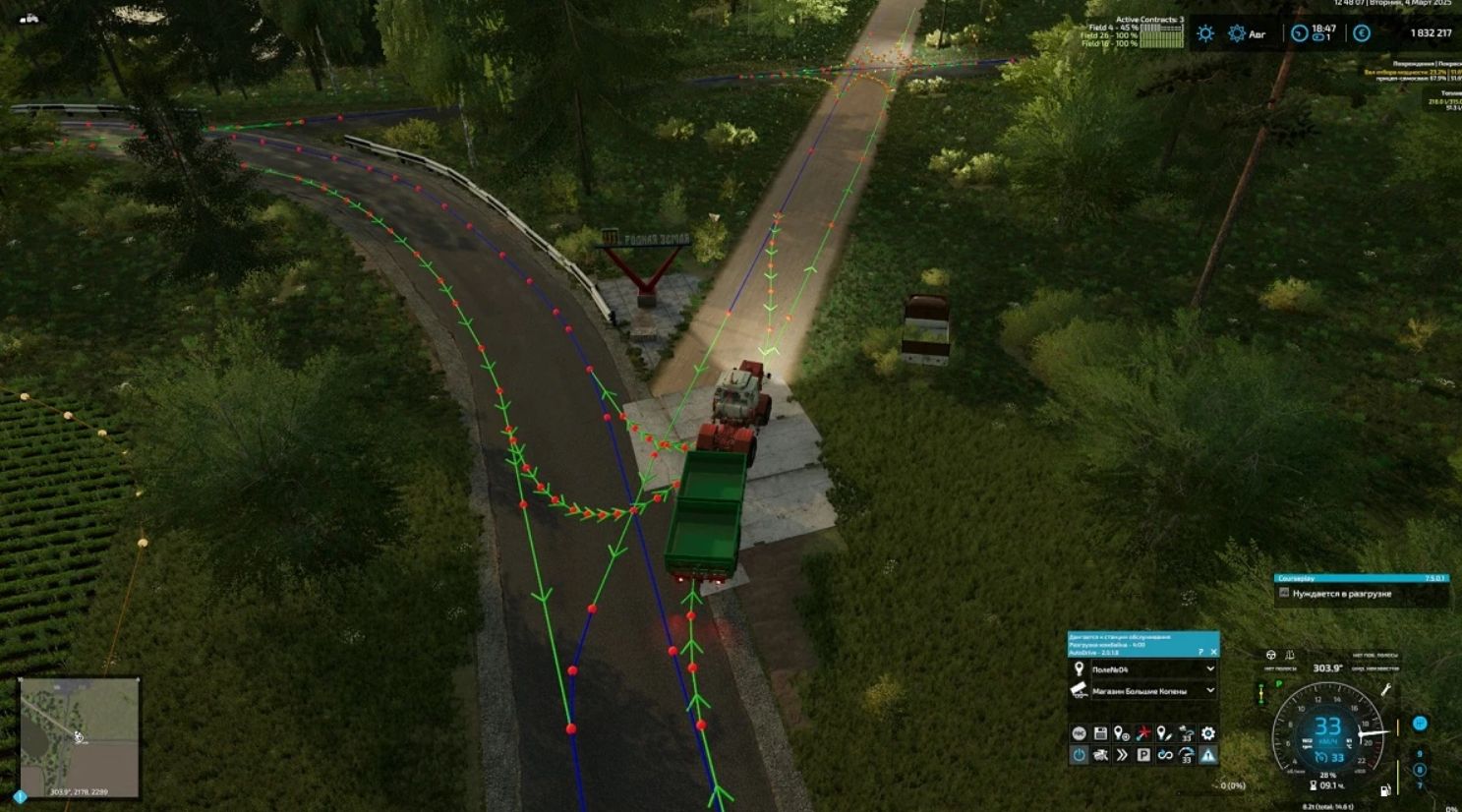Click the Courseplay status row Нуждается в разгрузке

pyautogui.click(x=1361, y=594)
